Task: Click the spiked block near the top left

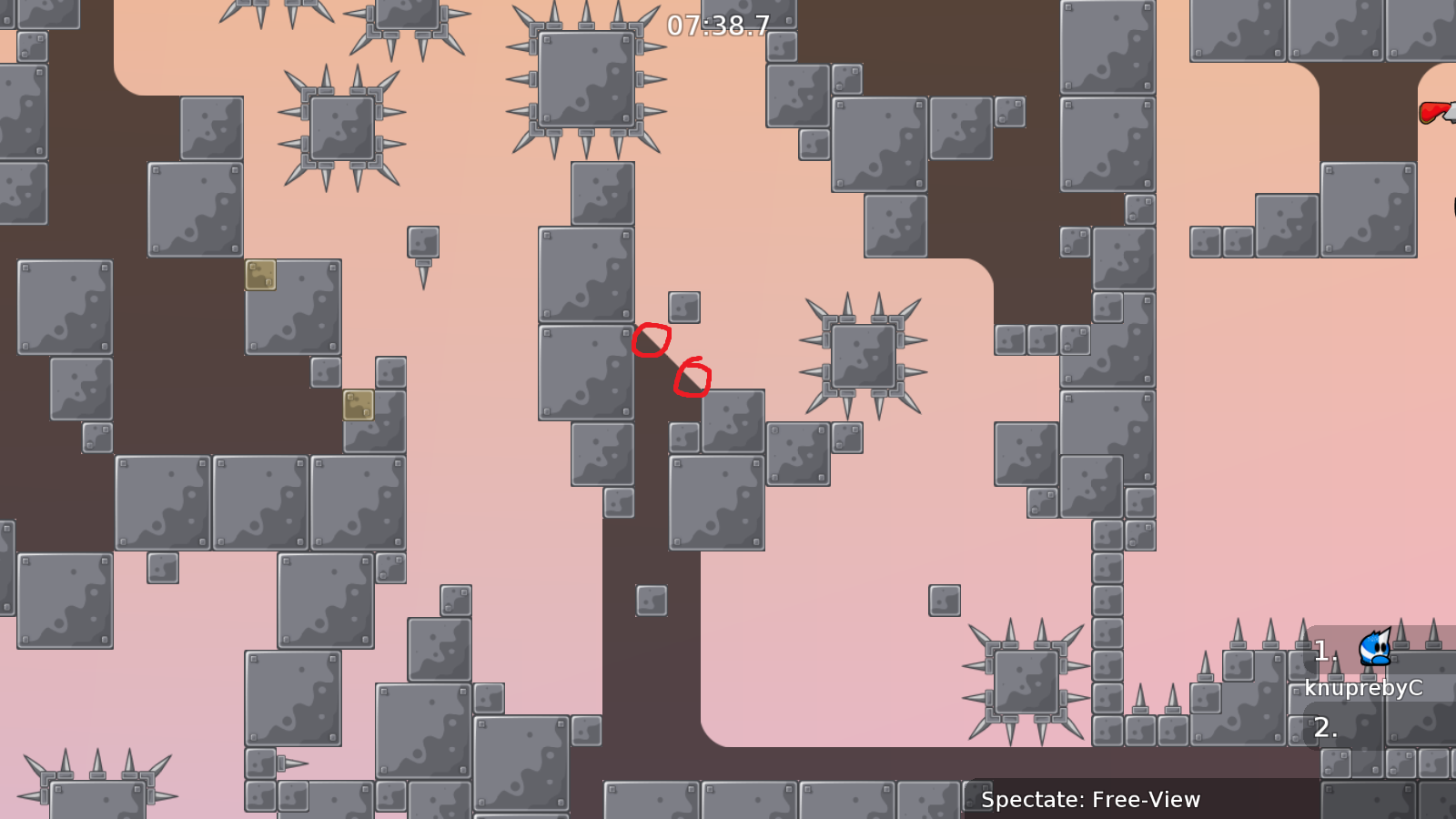Action: coord(341,127)
